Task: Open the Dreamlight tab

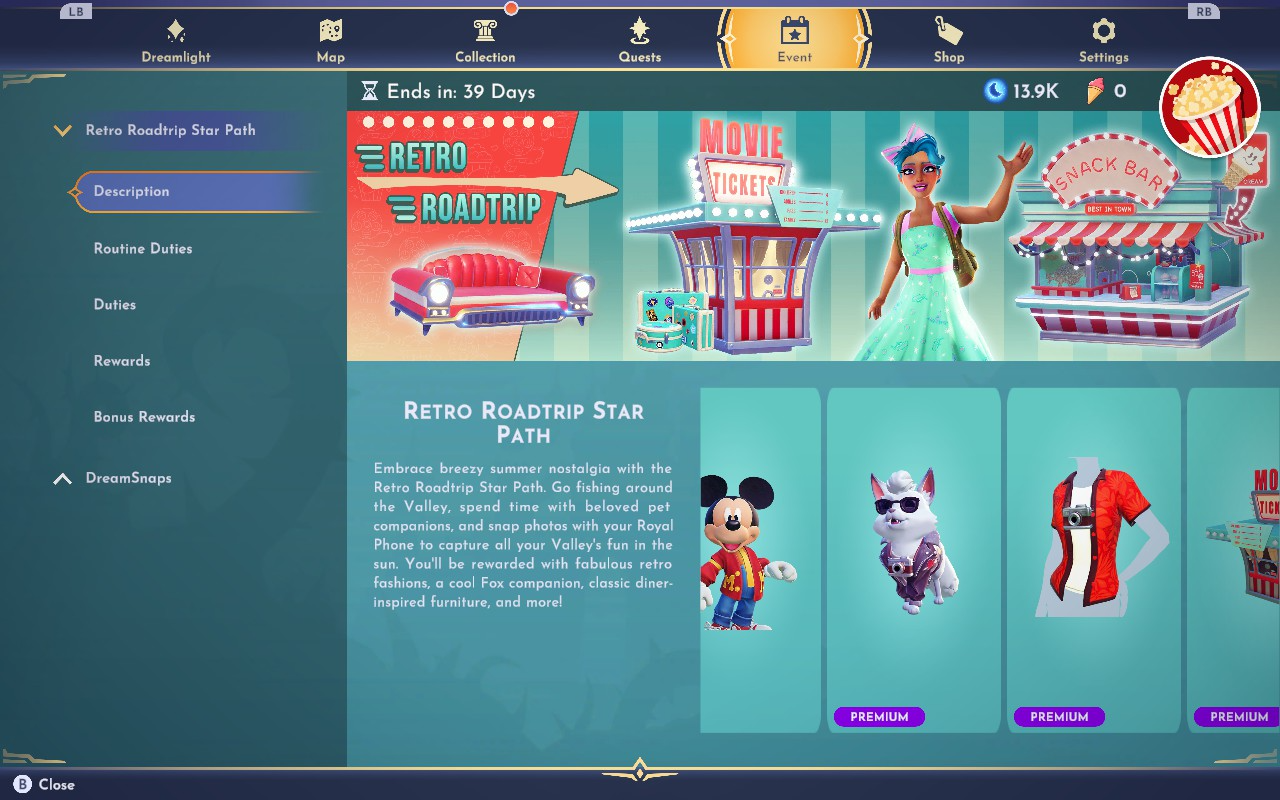Action: (176, 40)
